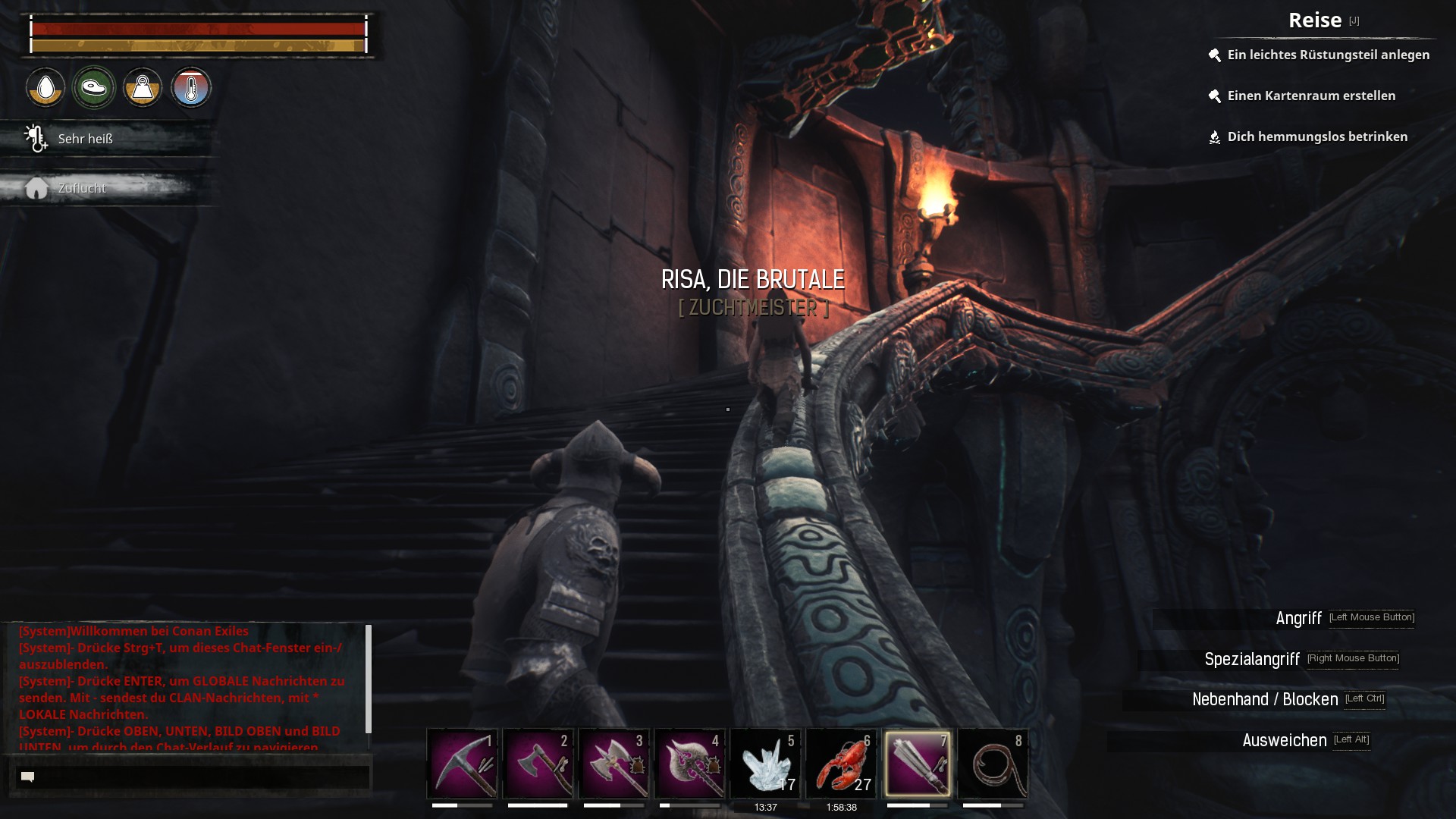The image size is (1456, 819).
Task: Click the weight encumbrance icon
Action: 143,88
